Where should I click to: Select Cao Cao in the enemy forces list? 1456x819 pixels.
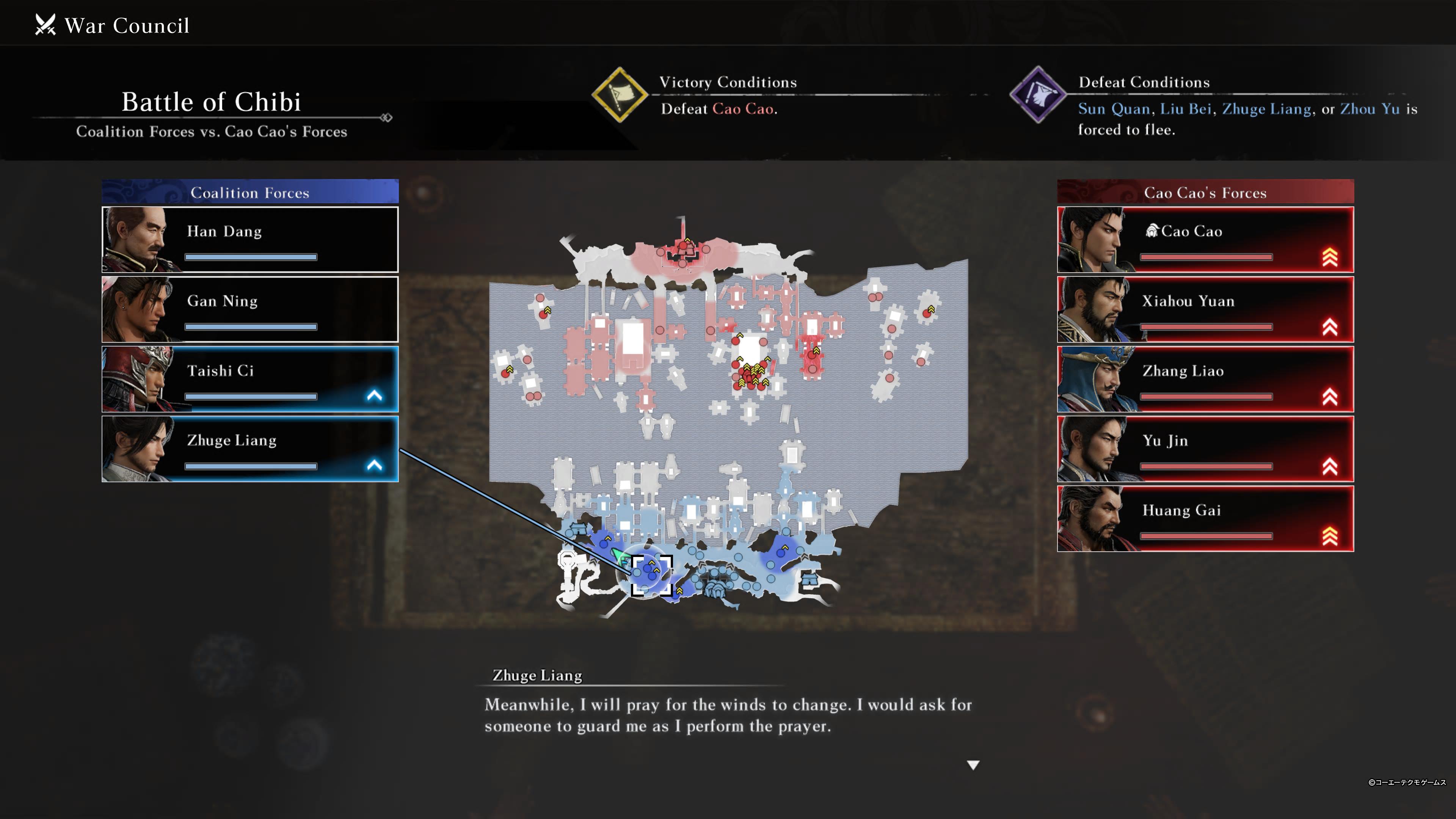click(x=1205, y=240)
